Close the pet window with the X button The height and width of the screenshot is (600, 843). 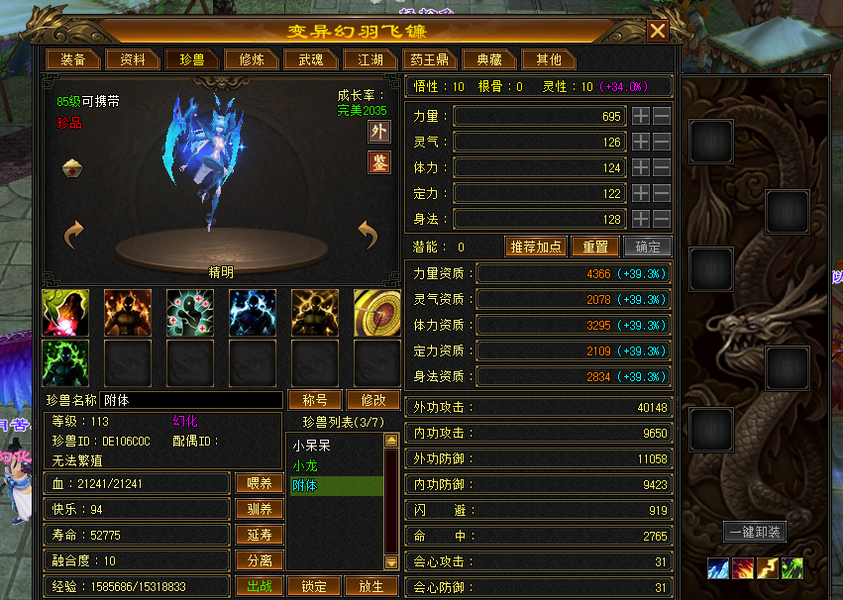[657, 31]
